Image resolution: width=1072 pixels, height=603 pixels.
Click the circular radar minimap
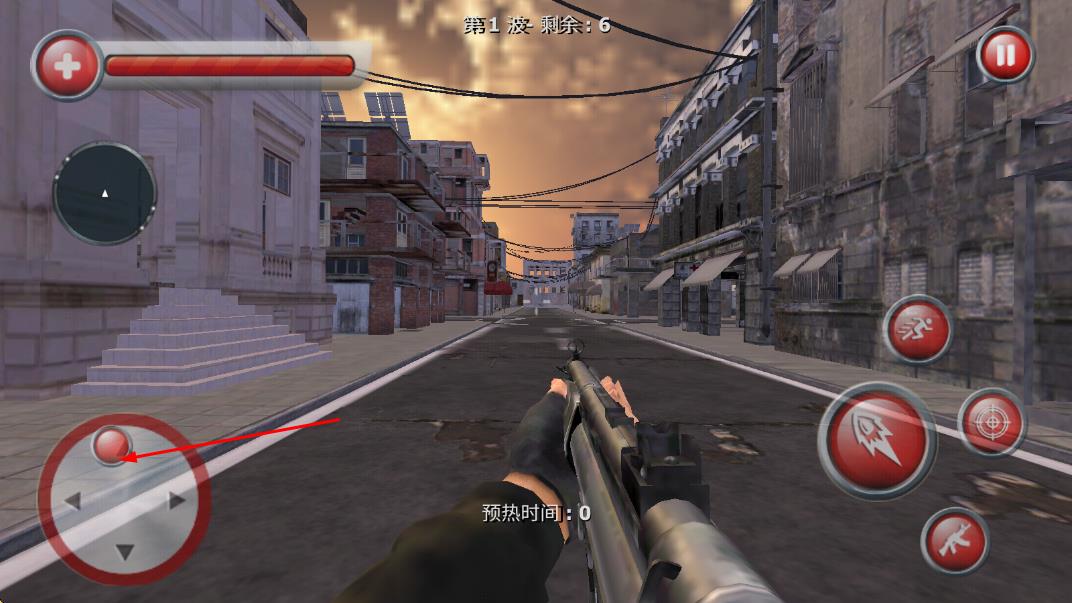[x=105, y=193]
